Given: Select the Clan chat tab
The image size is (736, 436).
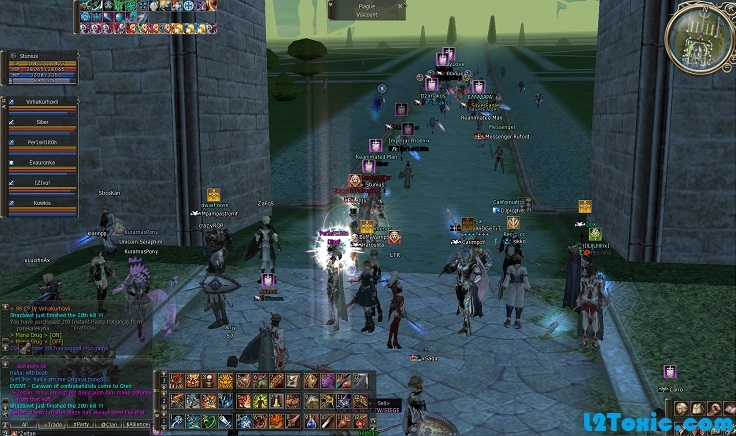Looking at the screenshot, I should click(x=109, y=424).
